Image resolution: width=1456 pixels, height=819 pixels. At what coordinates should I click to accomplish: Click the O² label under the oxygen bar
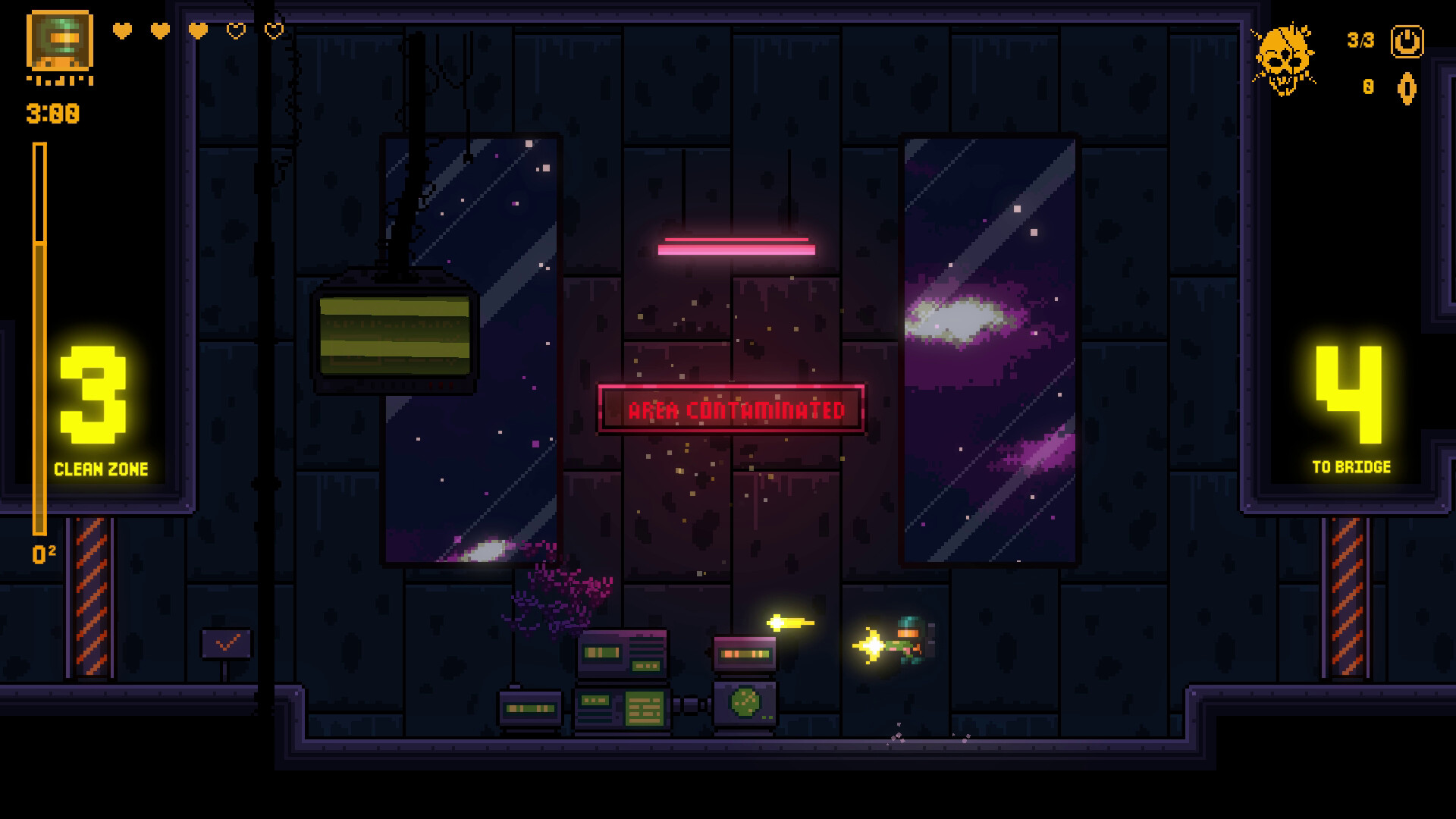coord(42,552)
